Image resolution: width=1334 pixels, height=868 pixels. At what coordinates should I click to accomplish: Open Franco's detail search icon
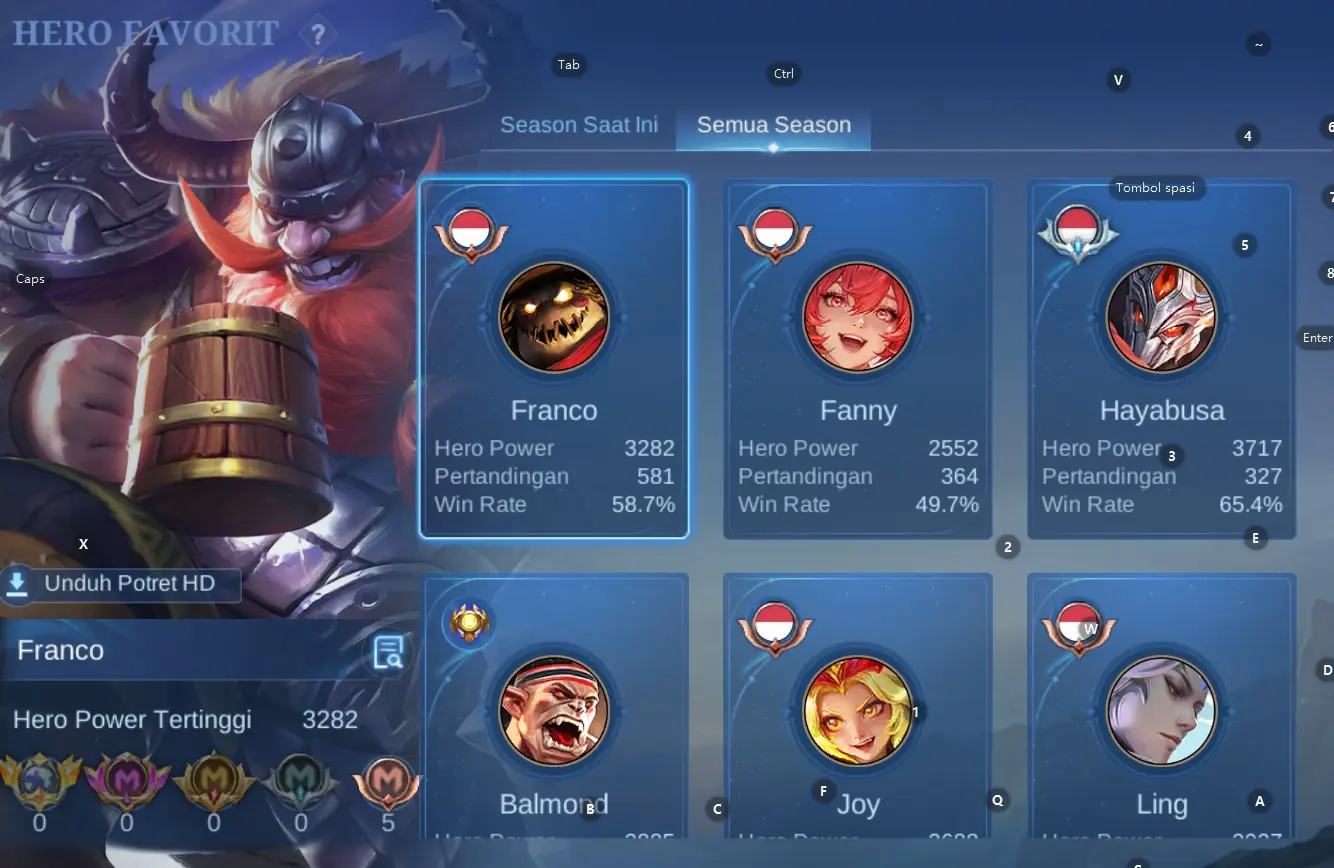(388, 652)
